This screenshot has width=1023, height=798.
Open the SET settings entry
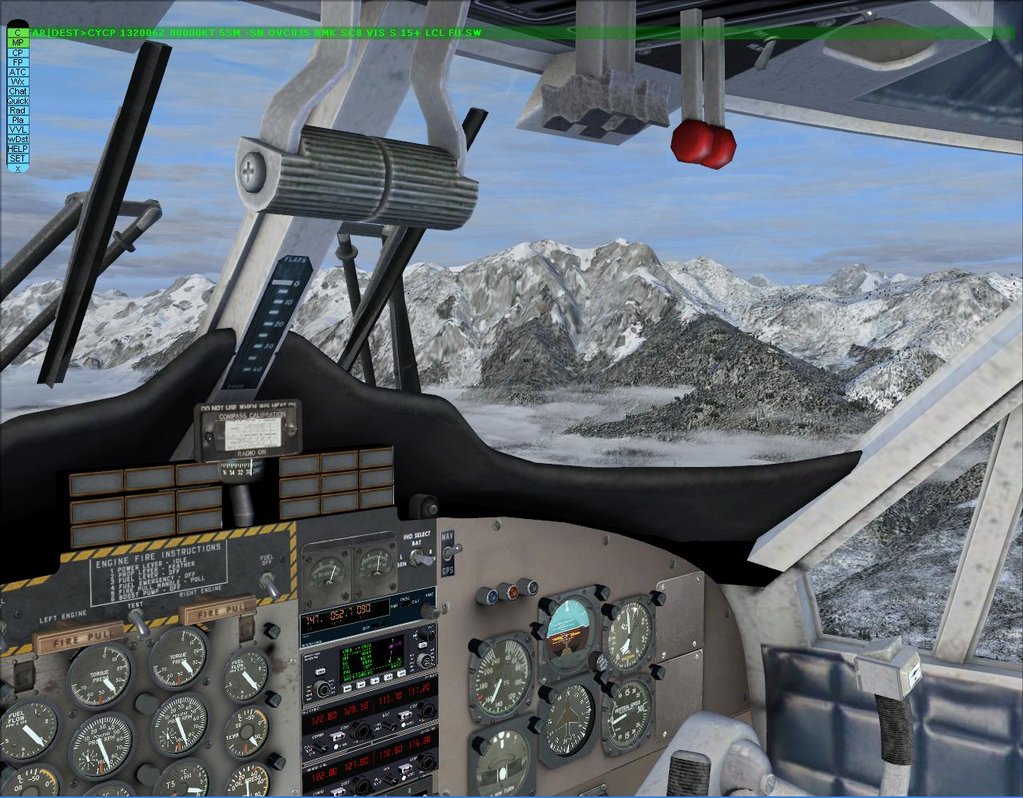point(17,158)
